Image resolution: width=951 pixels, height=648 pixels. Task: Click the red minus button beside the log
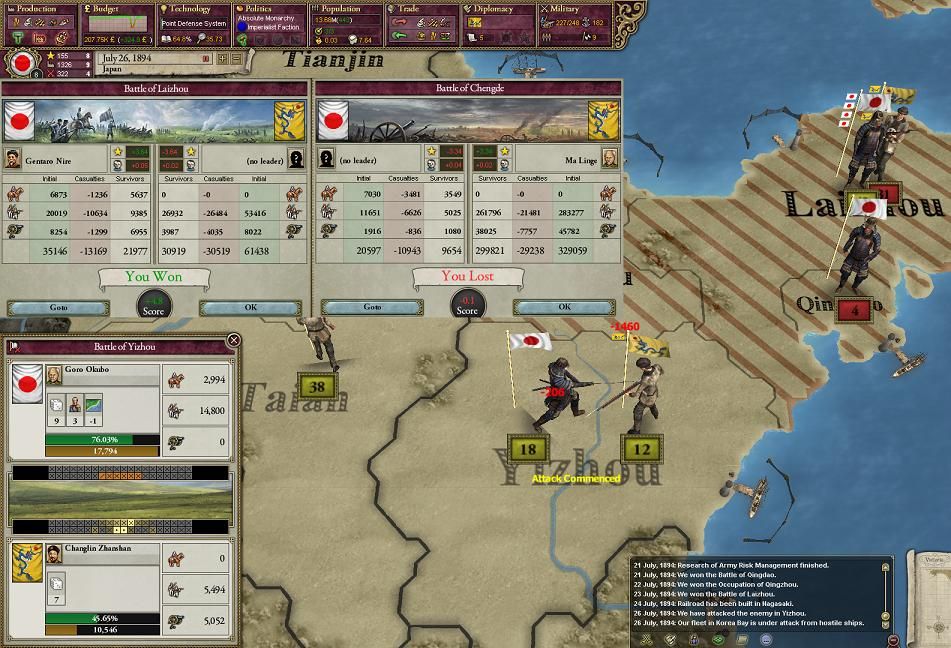click(x=893, y=640)
